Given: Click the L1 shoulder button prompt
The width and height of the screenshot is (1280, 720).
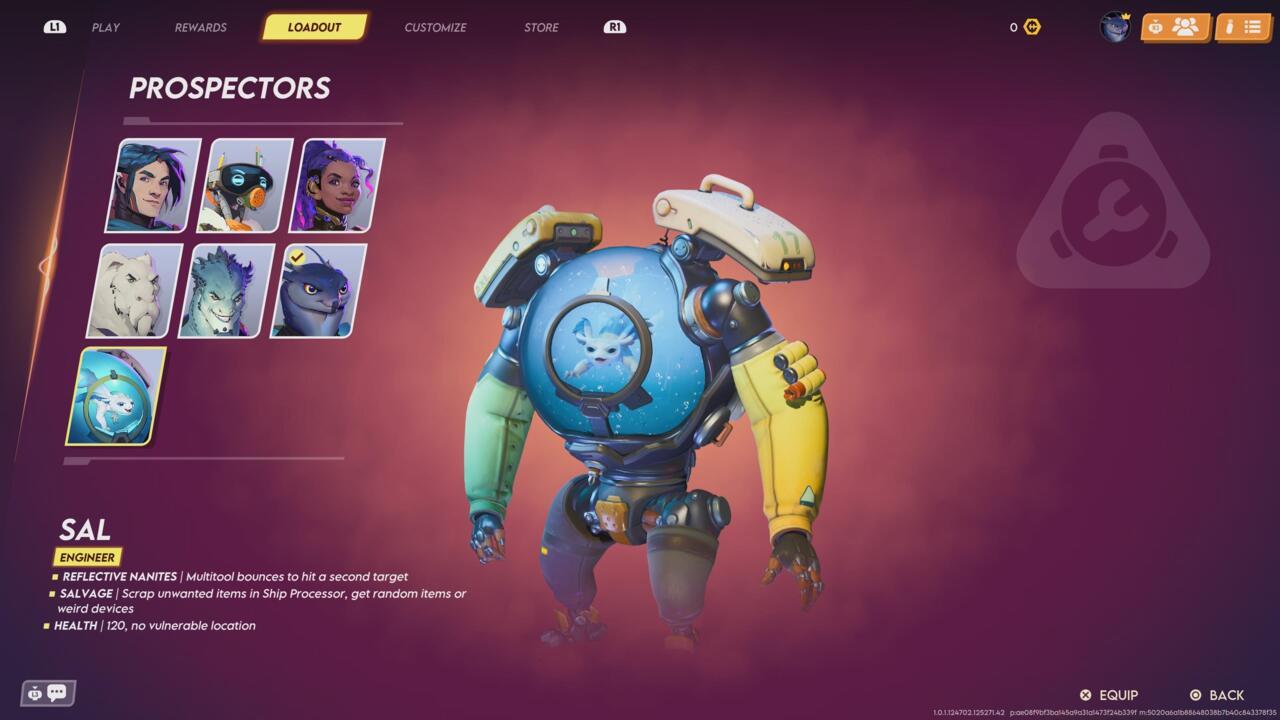Looking at the screenshot, I should (55, 27).
